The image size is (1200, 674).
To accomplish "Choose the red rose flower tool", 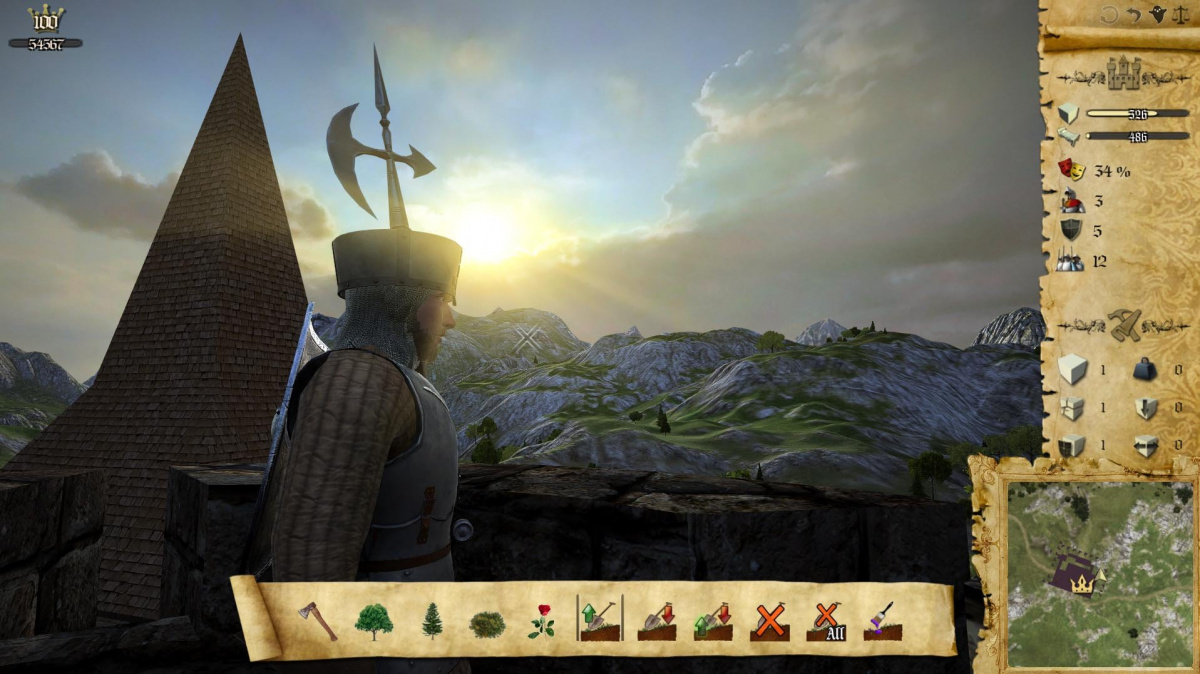I will click(x=542, y=621).
